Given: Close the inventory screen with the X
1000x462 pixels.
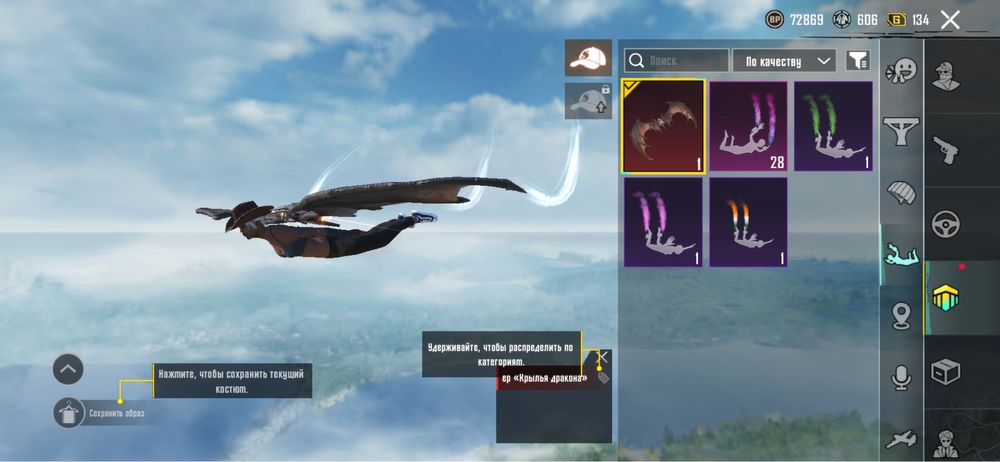Looking at the screenshot, I should [950, 19].
